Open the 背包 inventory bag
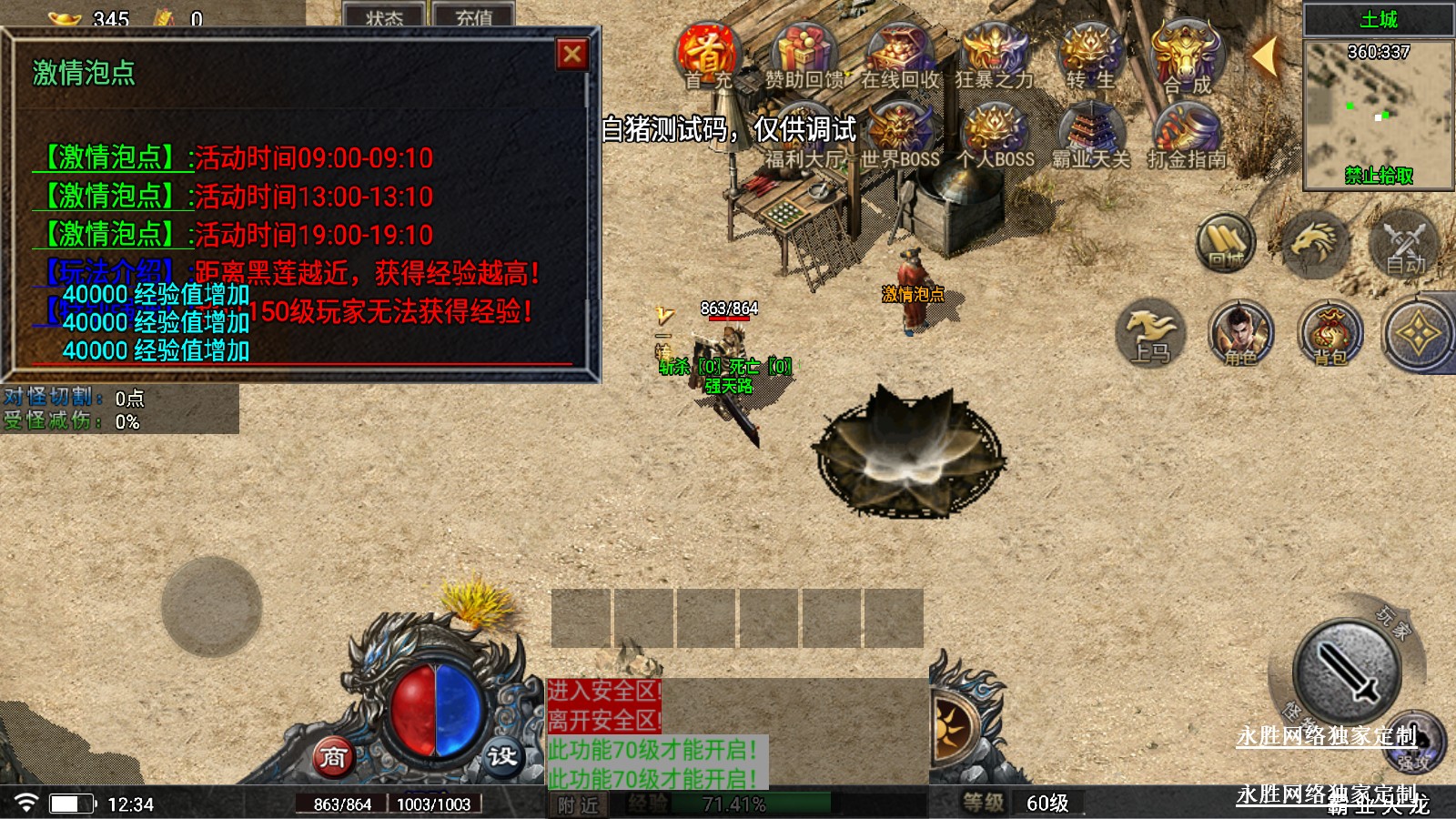Image resolution: width=1456 pixels, height=819 pixels. tap(1330, 334)
